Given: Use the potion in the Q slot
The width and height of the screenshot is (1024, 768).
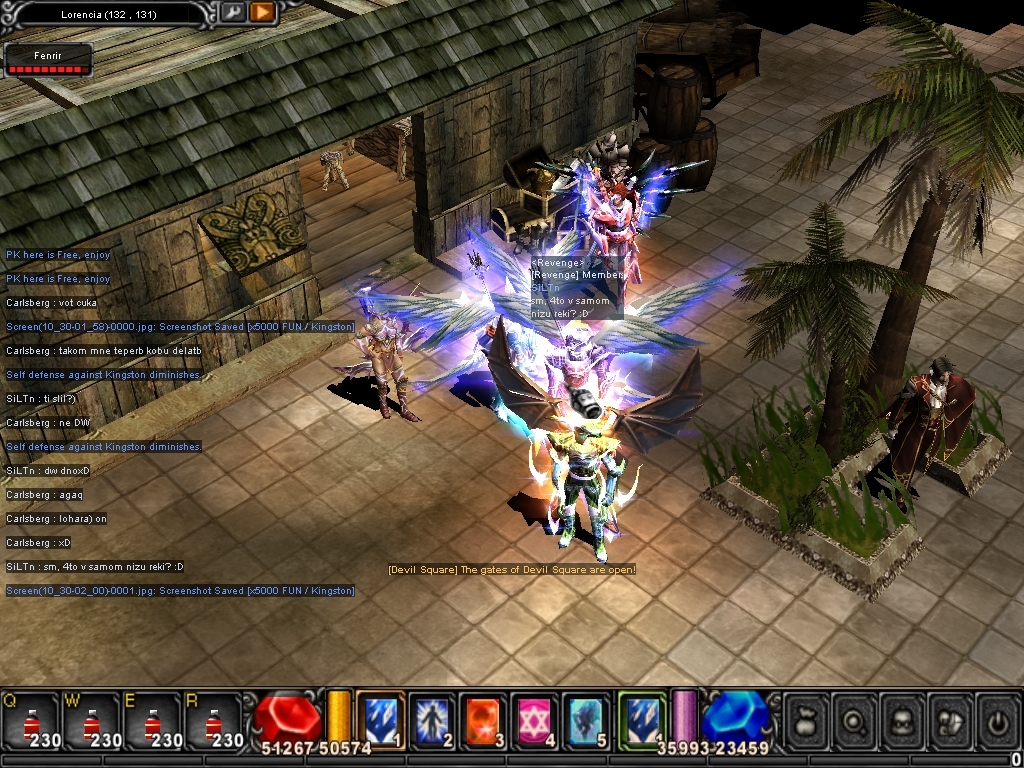Looking at the screenshot, I should pos(31,721).
